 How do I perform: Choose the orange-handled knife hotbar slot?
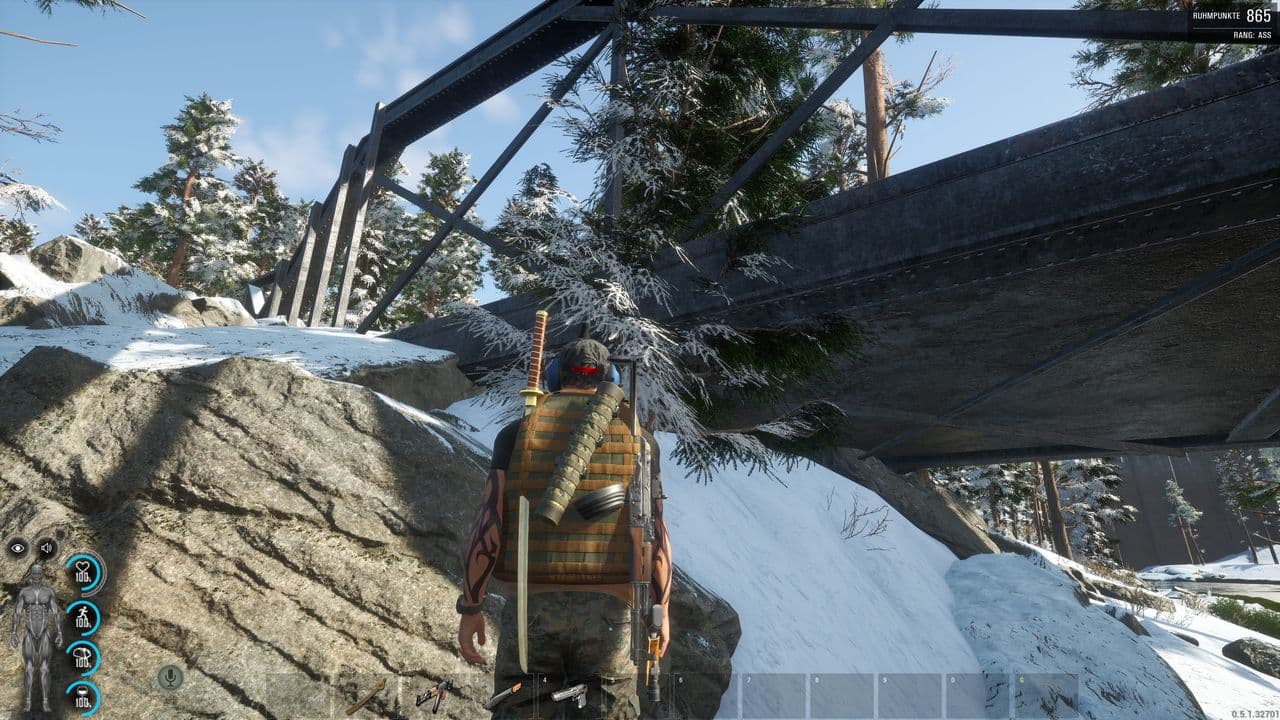point(503,694)
